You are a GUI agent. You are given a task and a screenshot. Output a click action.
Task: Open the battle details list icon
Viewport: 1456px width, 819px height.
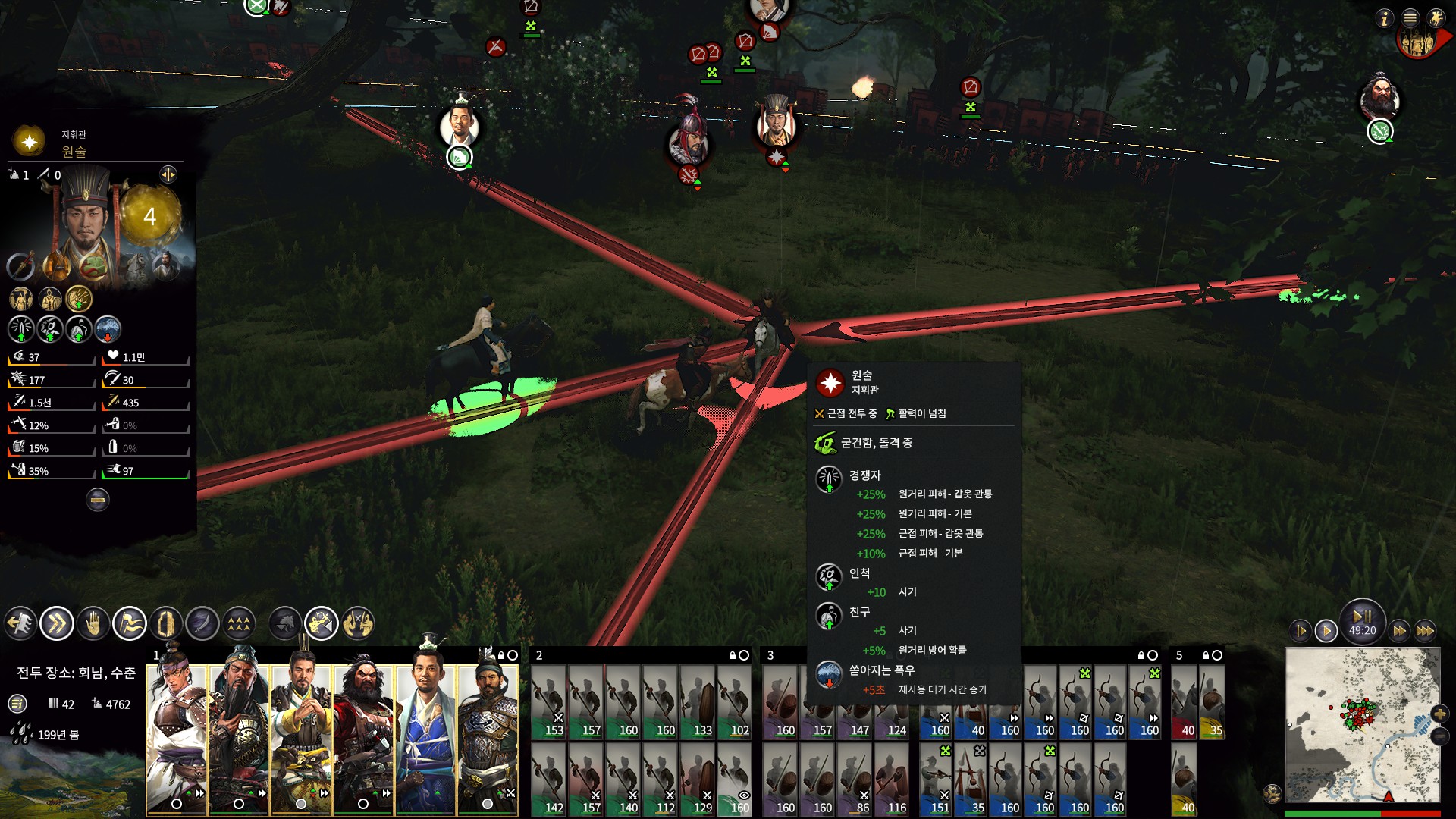pyautogui.click(x=17, y=704)
